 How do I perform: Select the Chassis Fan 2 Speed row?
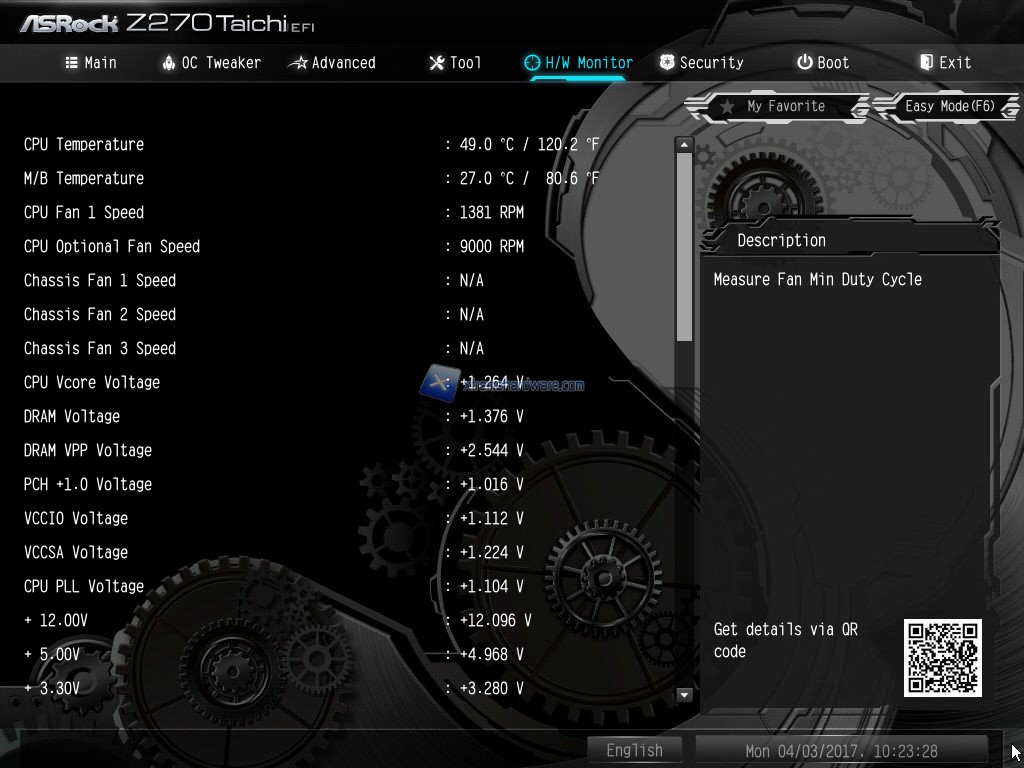(x=100, y=314)
